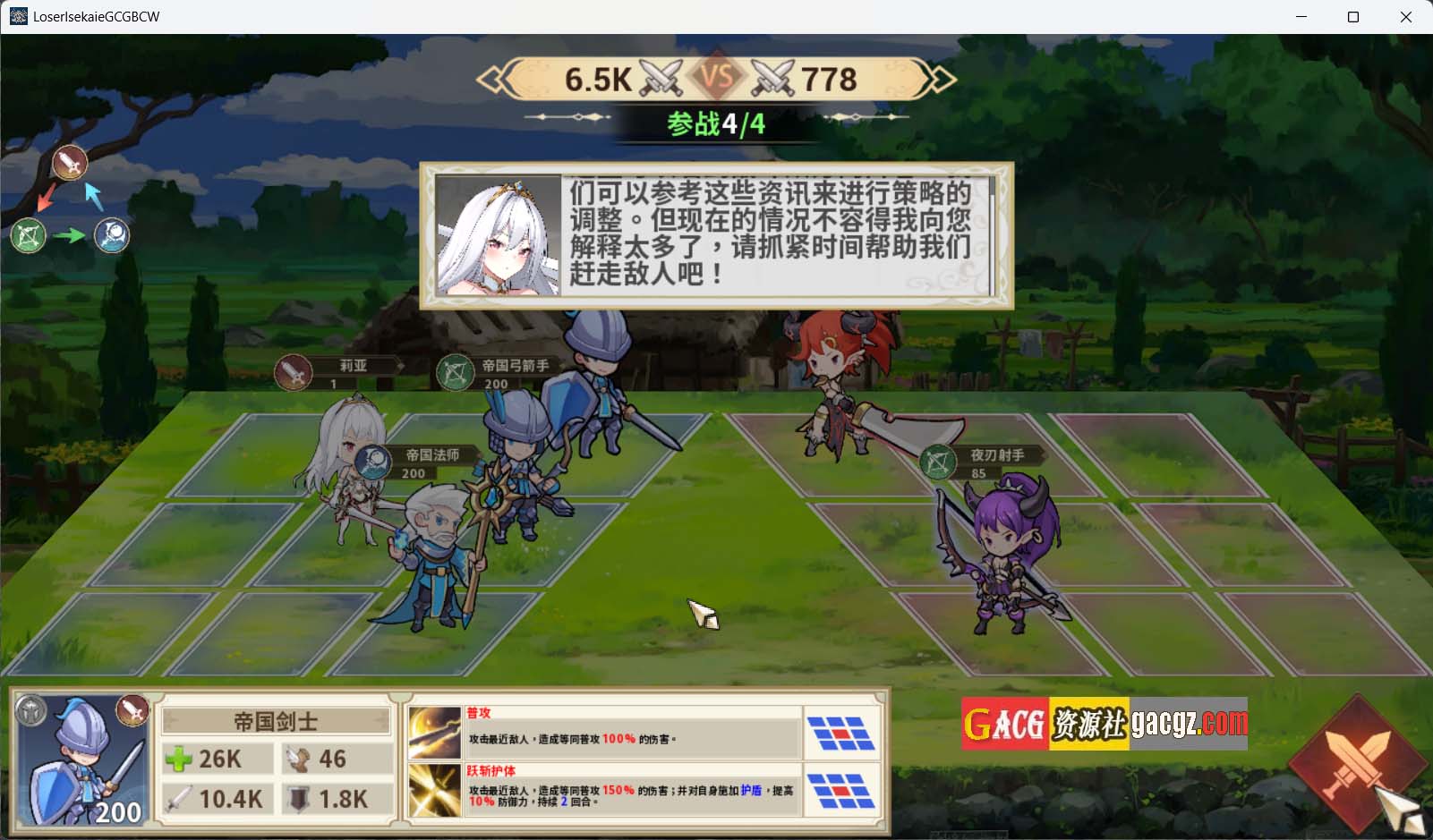
Task: Advance the white-haired girl's dialogue box
Action: tap(716, 236)
